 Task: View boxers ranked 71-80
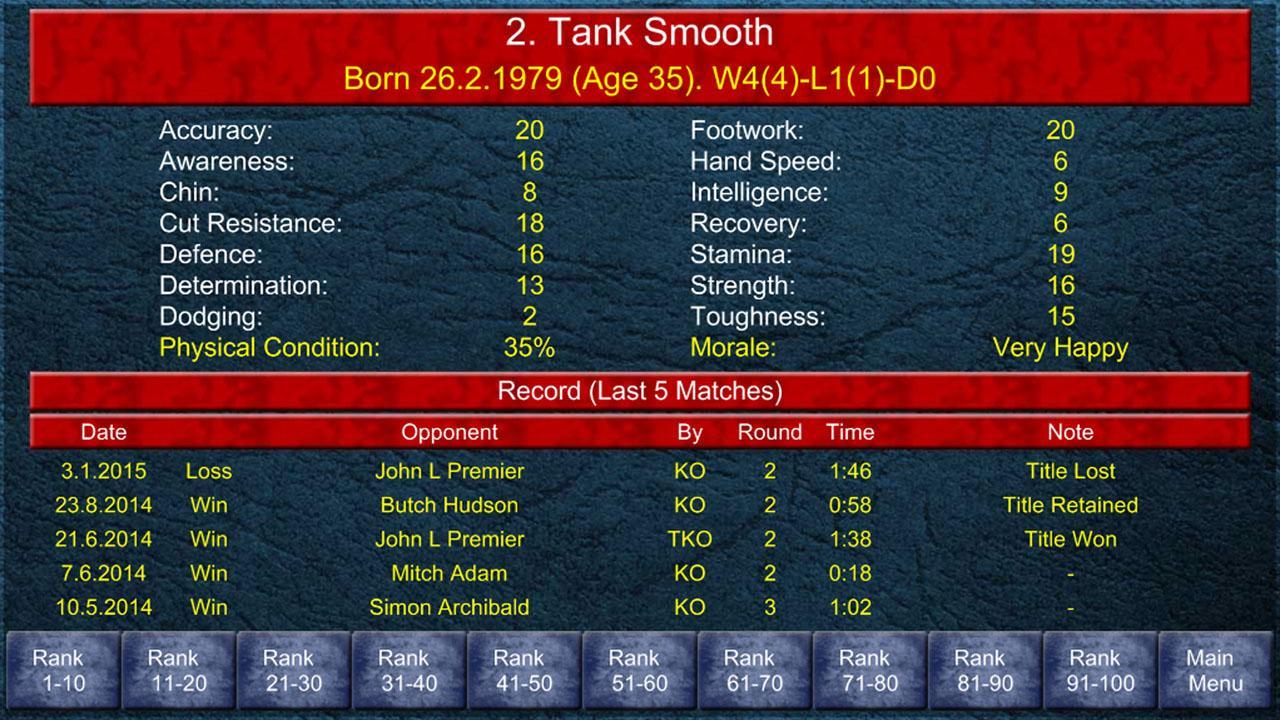(866, 668)
